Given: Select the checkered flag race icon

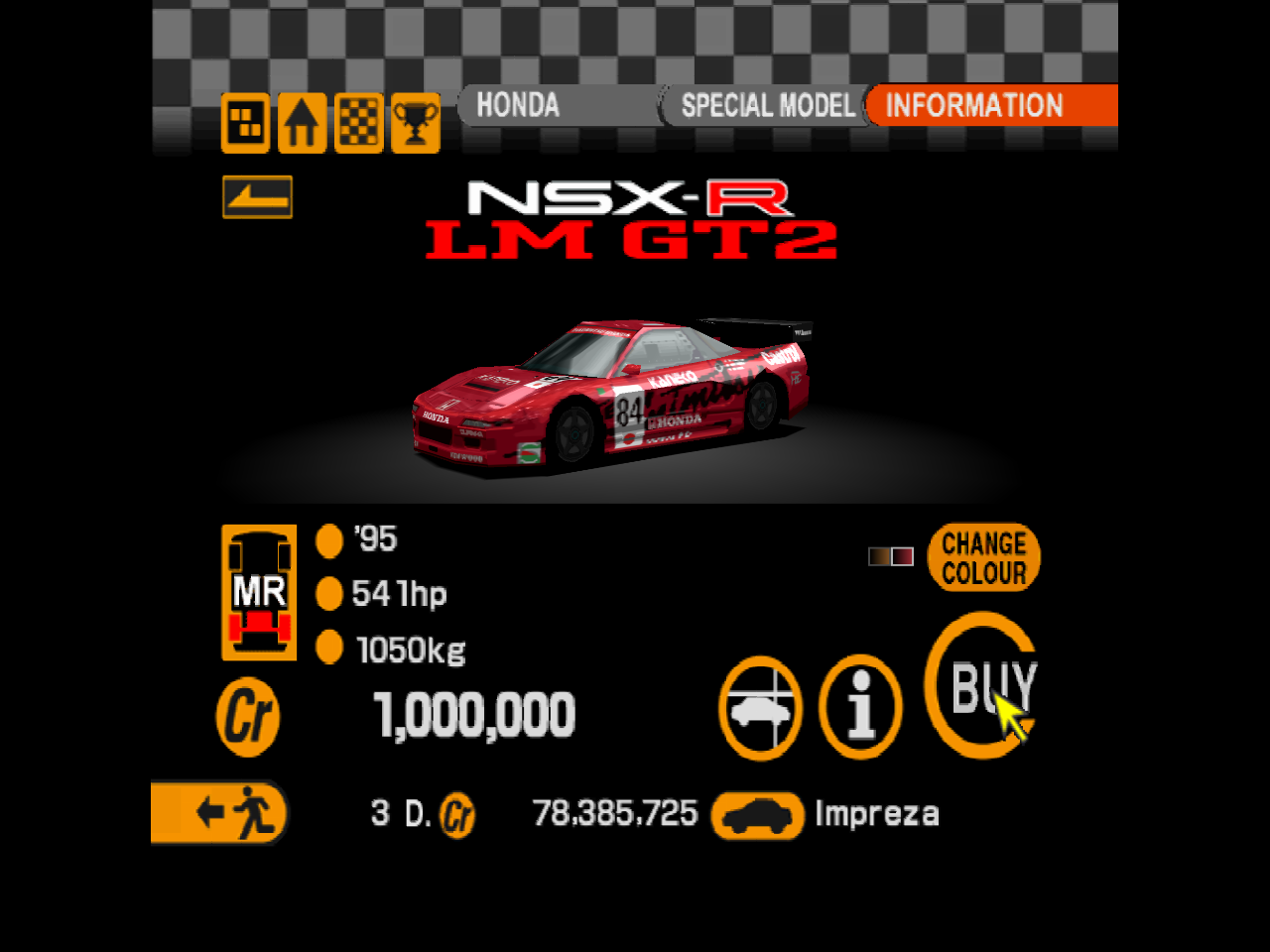Looking at the screenshot, I should 357,123.
